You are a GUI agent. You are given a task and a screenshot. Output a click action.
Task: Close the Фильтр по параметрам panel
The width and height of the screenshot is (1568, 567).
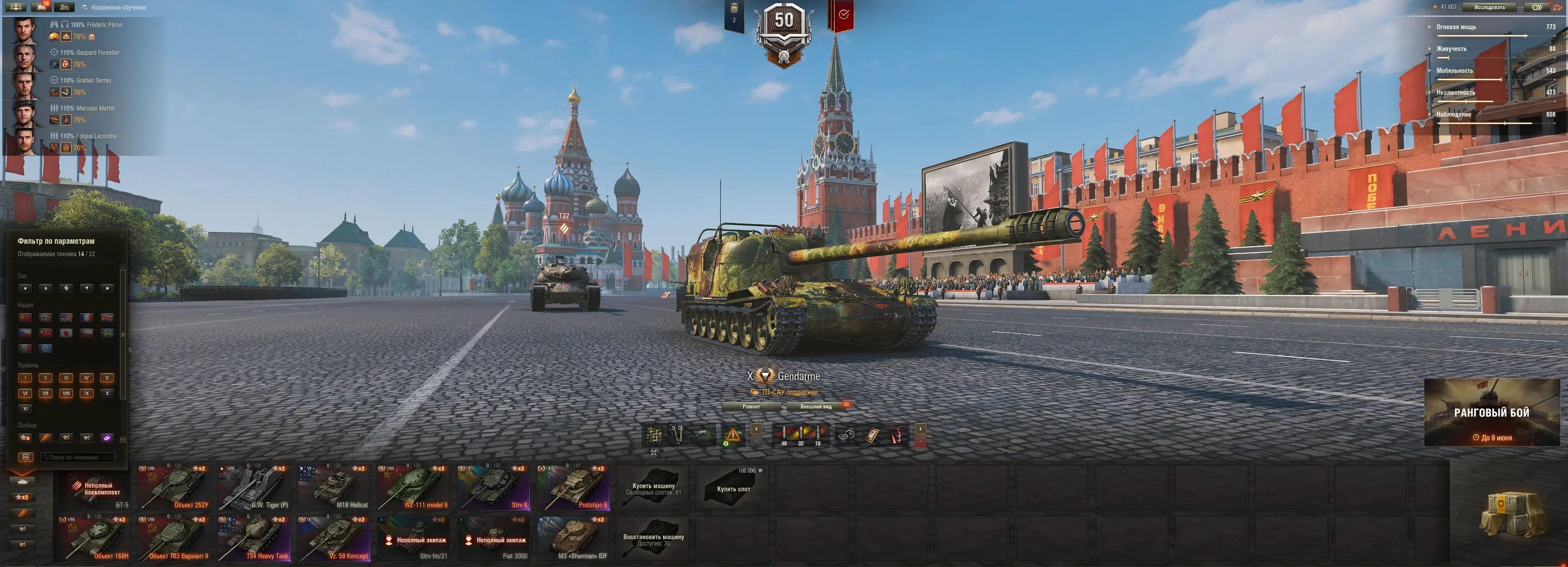(121, 236)
